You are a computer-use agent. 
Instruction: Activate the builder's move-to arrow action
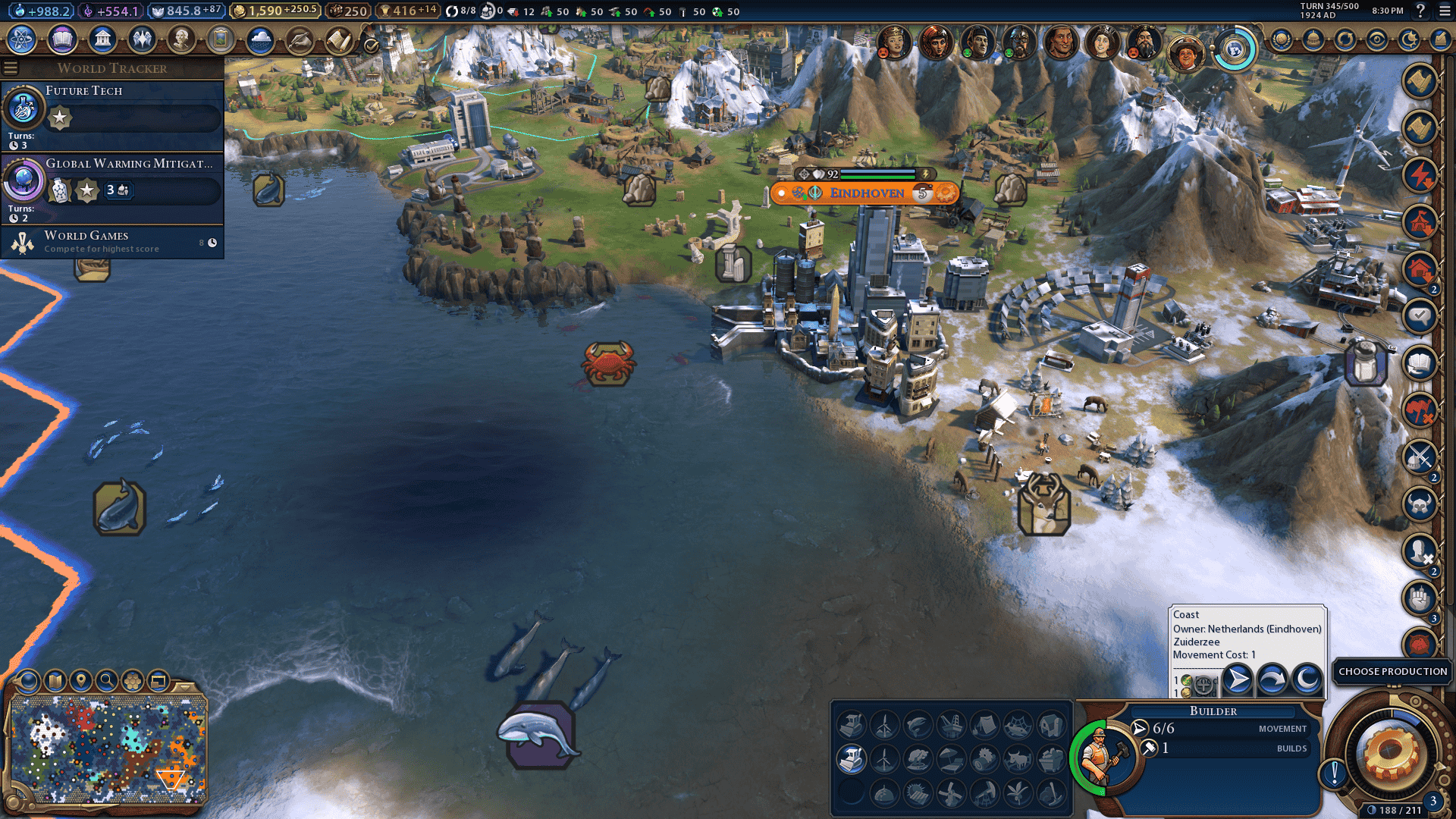pos(1238,679)
